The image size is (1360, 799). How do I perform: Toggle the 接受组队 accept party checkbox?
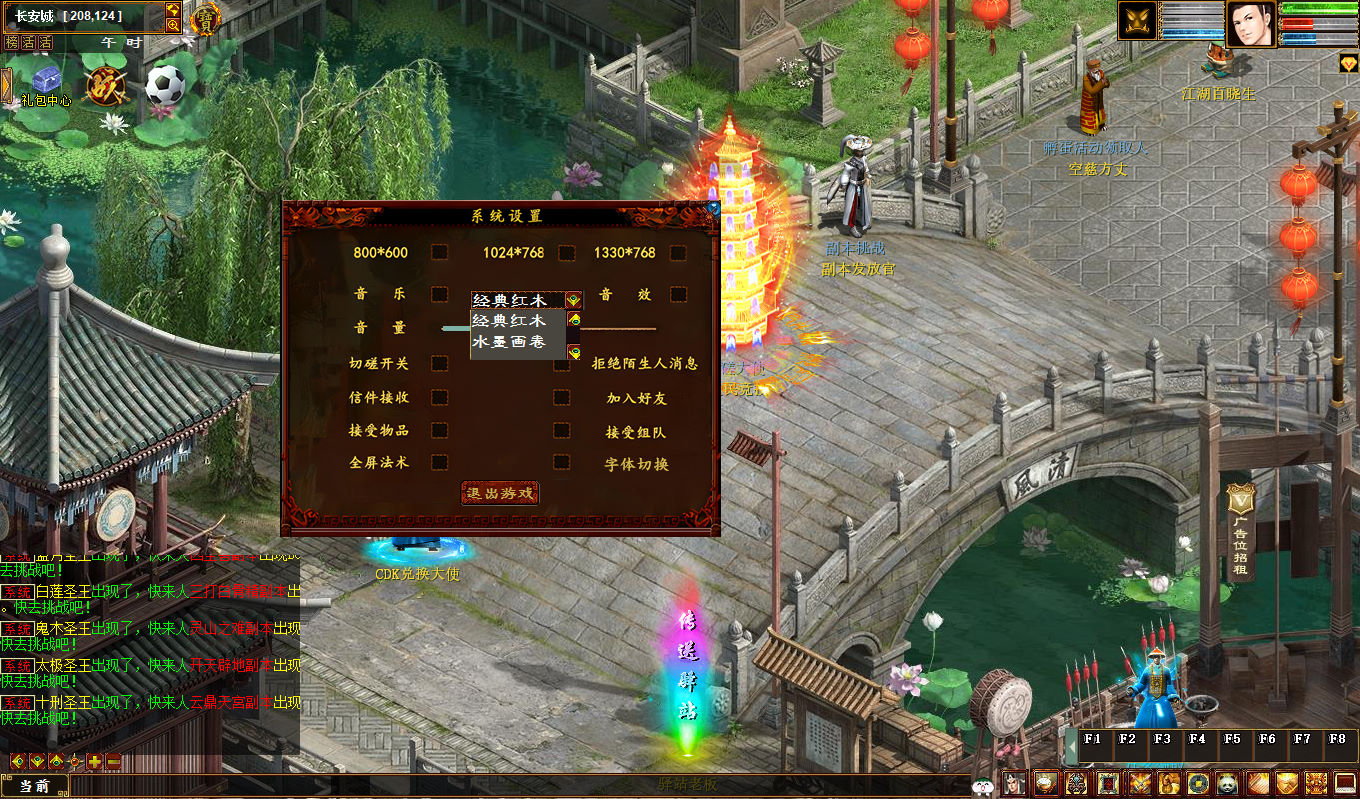[562, 431]
